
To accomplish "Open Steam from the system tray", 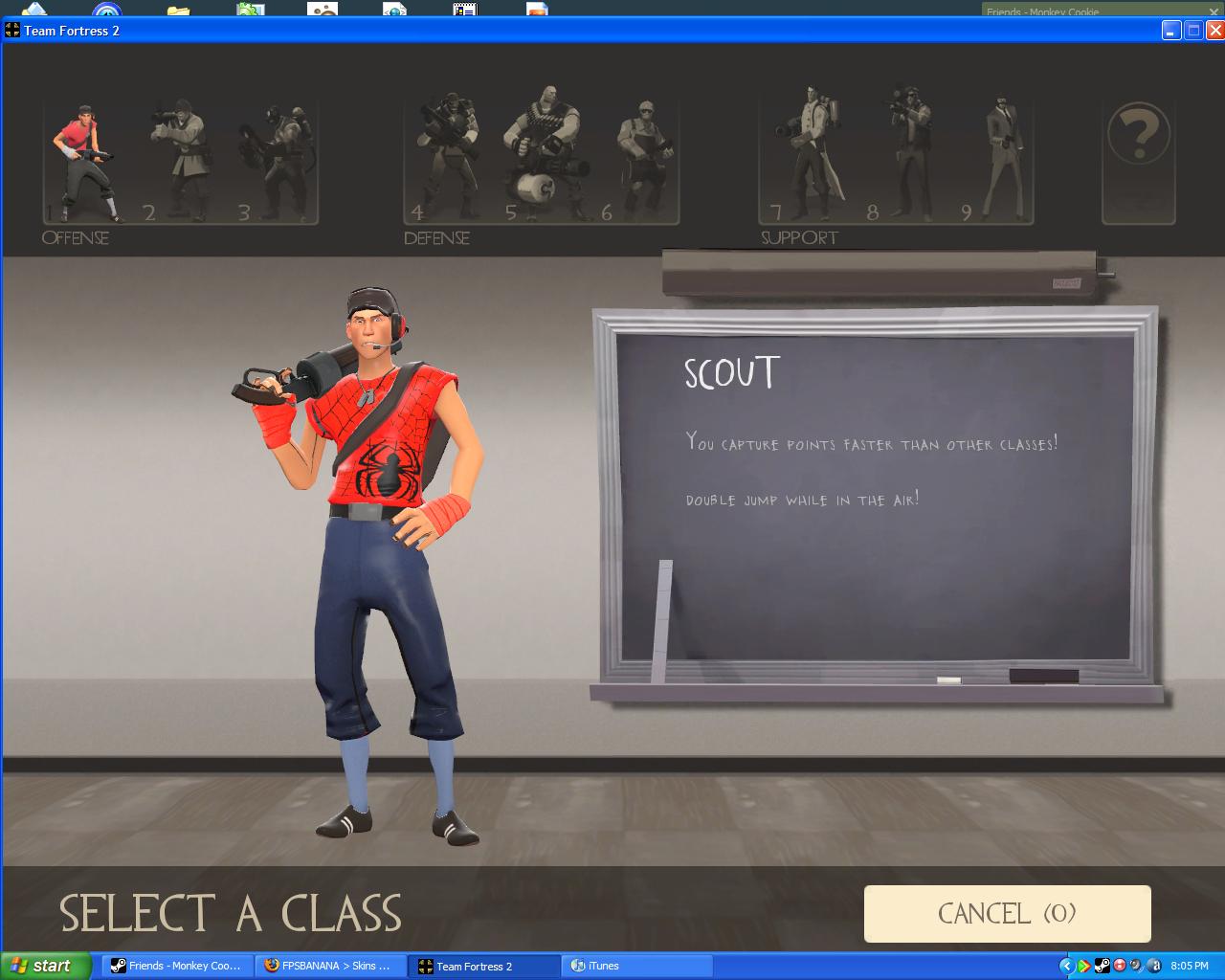I will pyautogui.click(x=1102, y=966).
